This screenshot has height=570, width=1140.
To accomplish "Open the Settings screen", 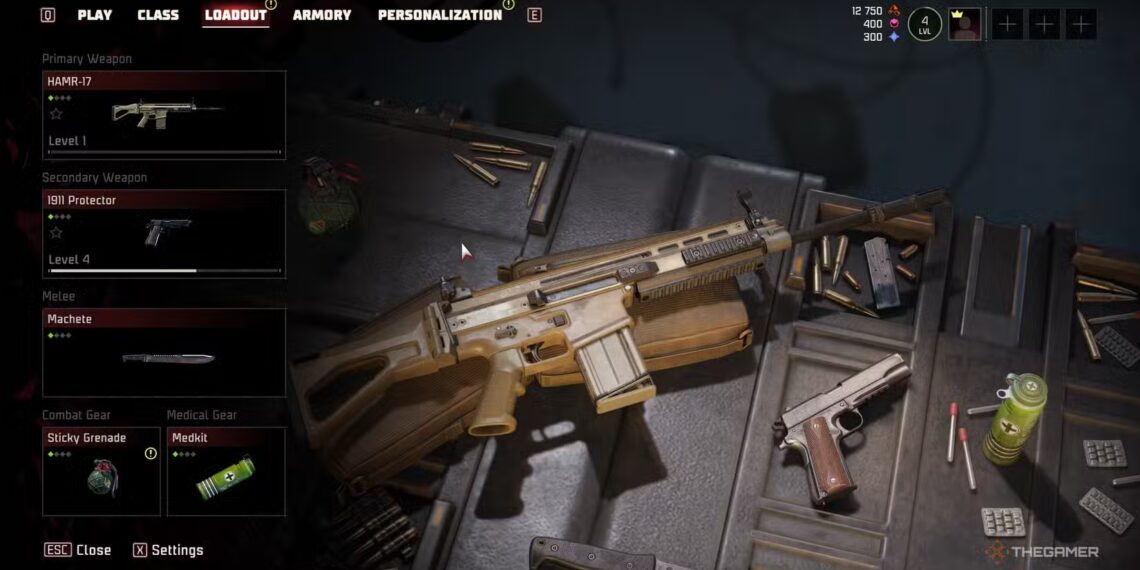I will tap(167, 550).
